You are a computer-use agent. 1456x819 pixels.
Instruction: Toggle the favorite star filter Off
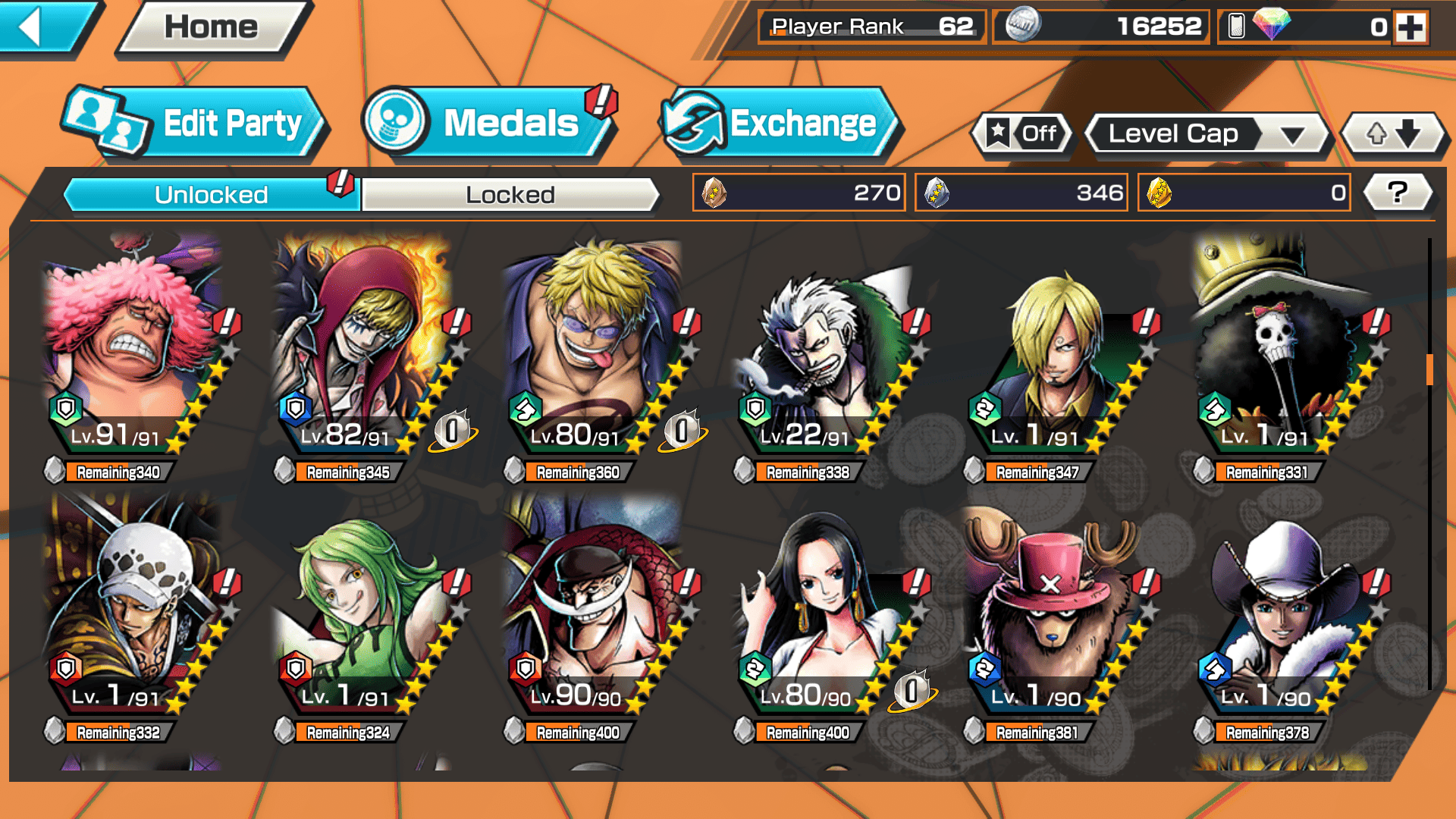click(1022, 134)
